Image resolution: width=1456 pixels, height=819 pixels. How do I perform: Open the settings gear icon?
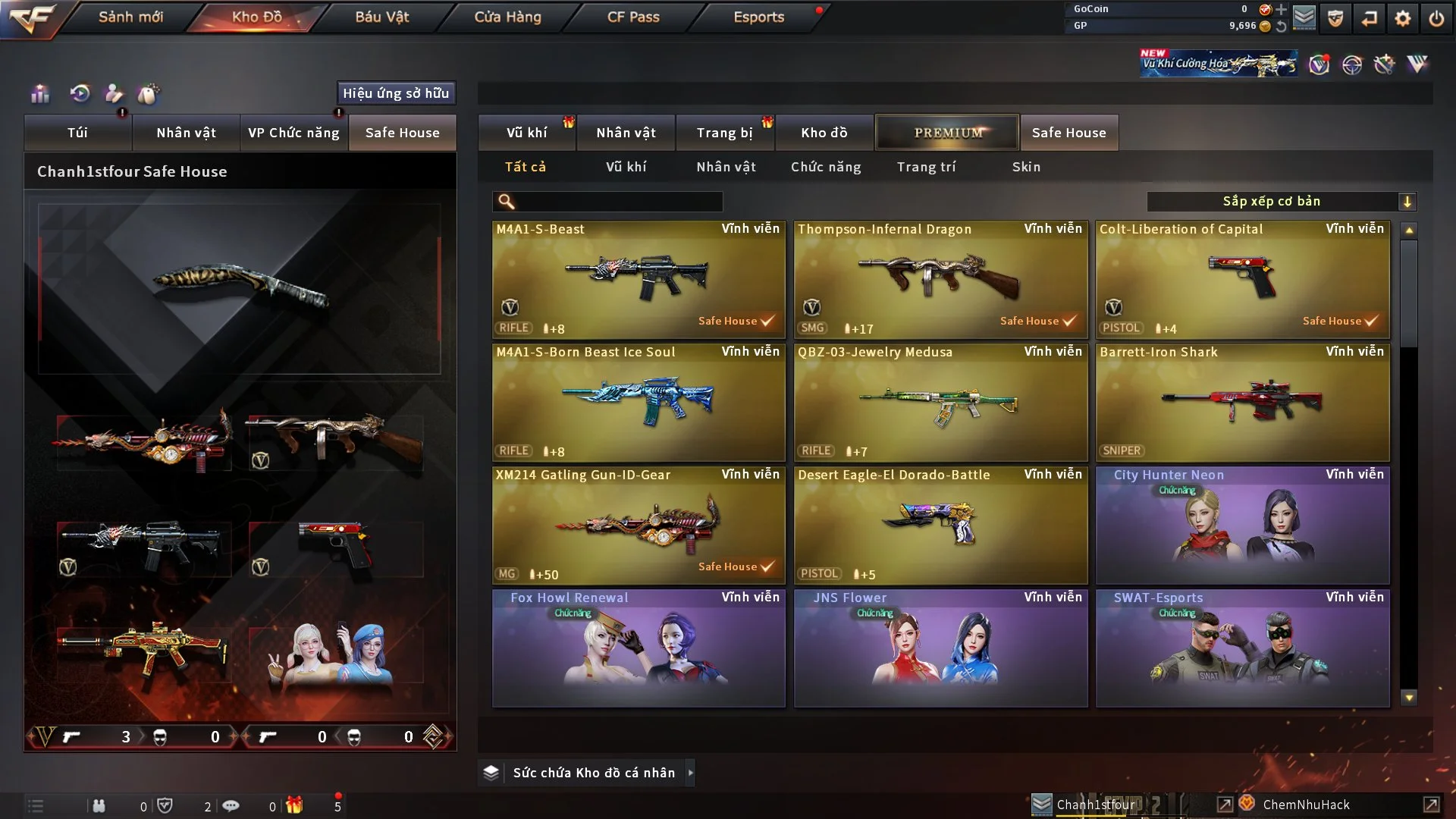click(1402, 18)
